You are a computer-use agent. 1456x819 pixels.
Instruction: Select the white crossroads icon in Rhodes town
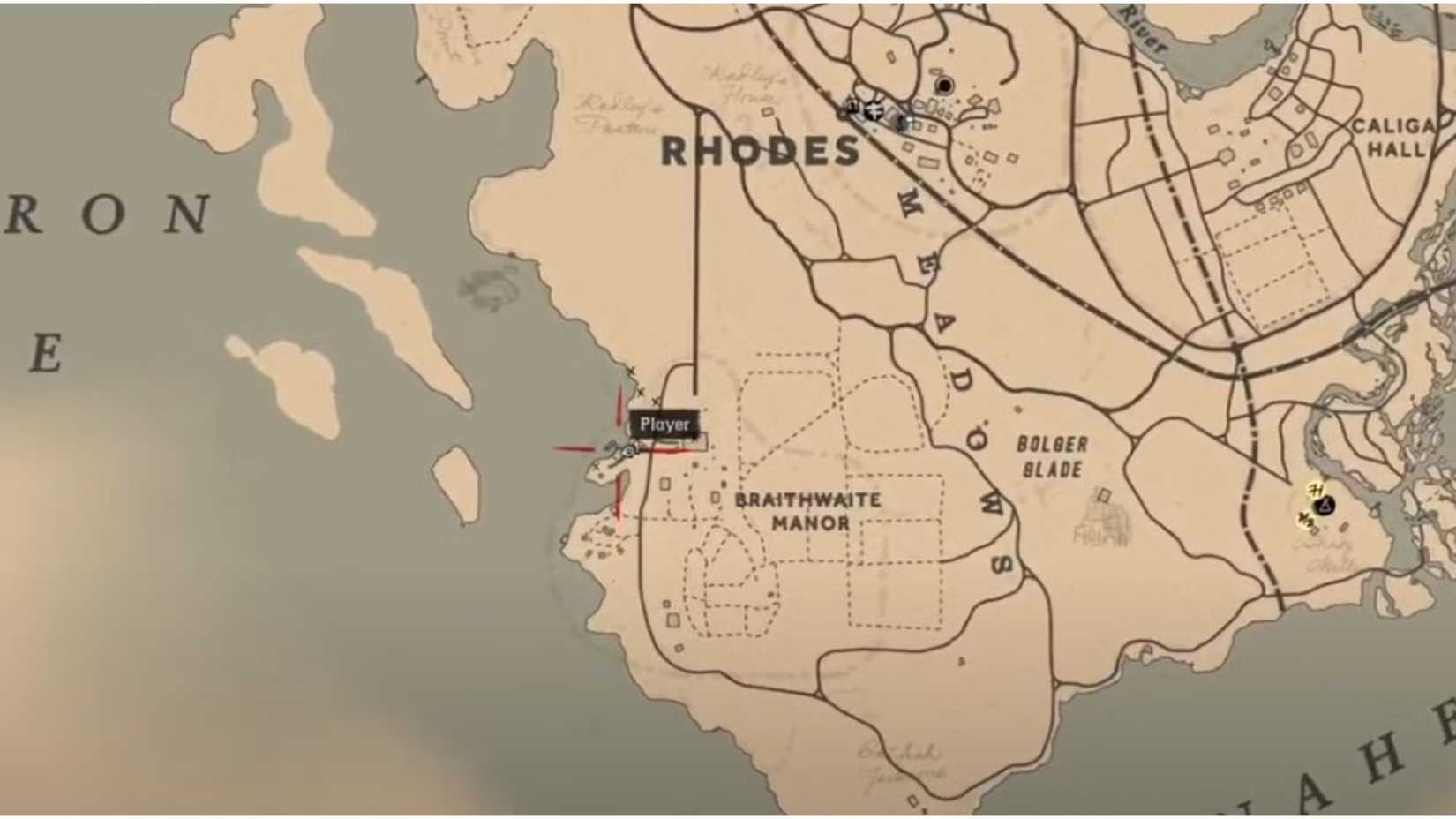point(875,112)
